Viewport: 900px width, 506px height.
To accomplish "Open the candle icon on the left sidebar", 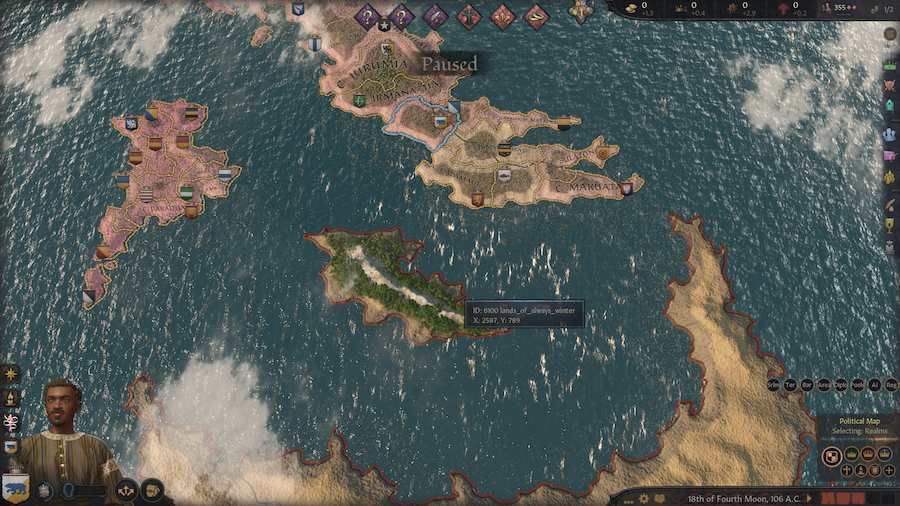I will pos(11,397).
